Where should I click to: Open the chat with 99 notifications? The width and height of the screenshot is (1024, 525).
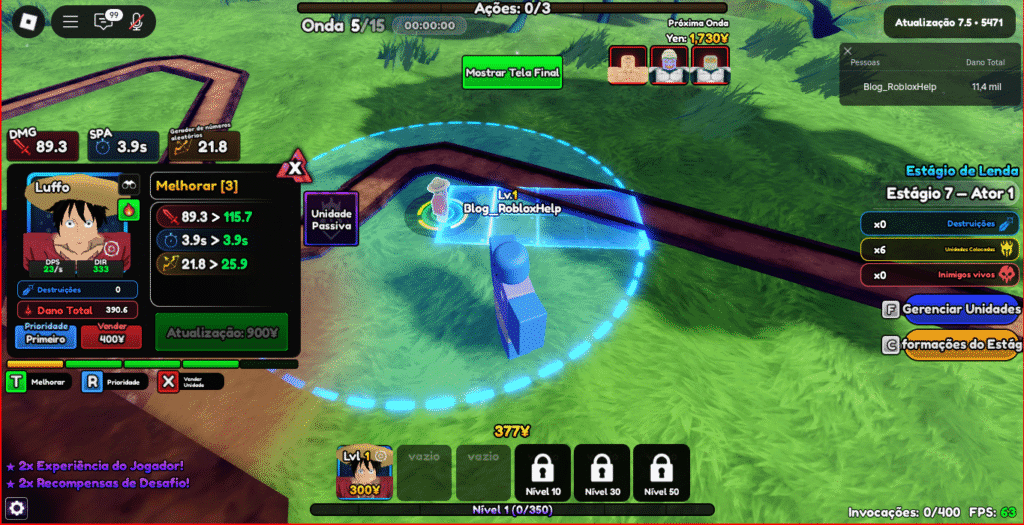click(103, 21)
